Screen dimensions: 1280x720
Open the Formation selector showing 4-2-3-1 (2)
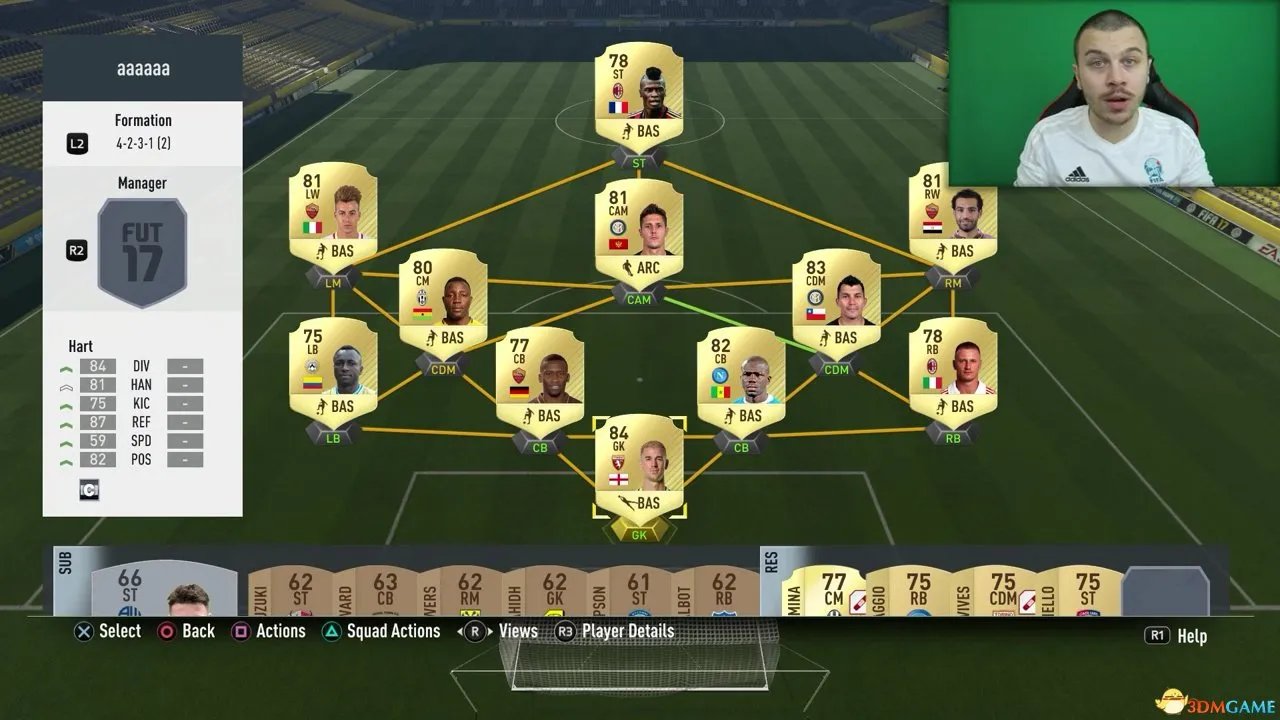click(142, 128)
